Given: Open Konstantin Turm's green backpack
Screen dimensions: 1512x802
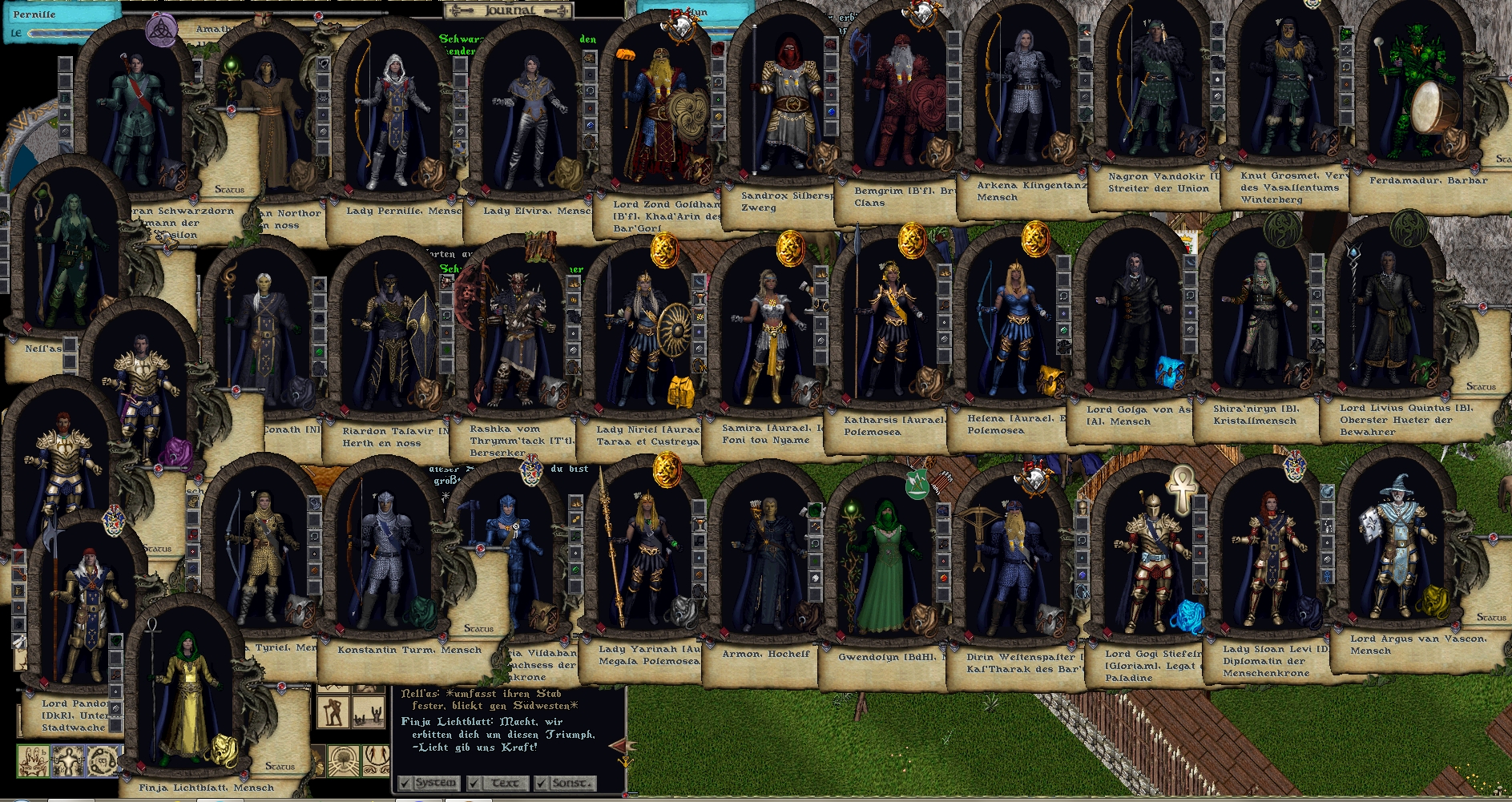Looking at the screenshot, I should (422, 612).
